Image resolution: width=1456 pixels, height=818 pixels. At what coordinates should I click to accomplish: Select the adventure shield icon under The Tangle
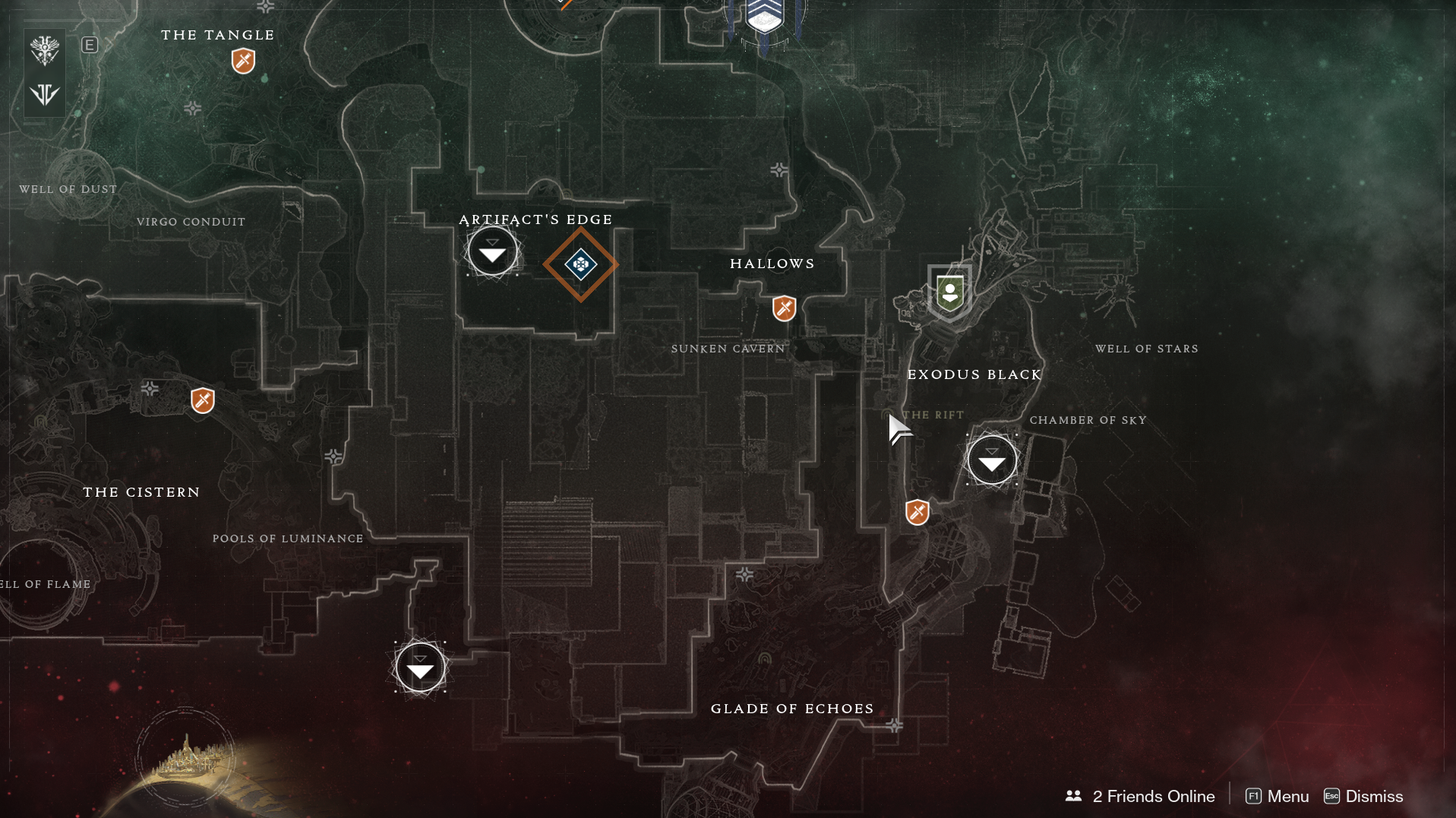pos(243,61)
